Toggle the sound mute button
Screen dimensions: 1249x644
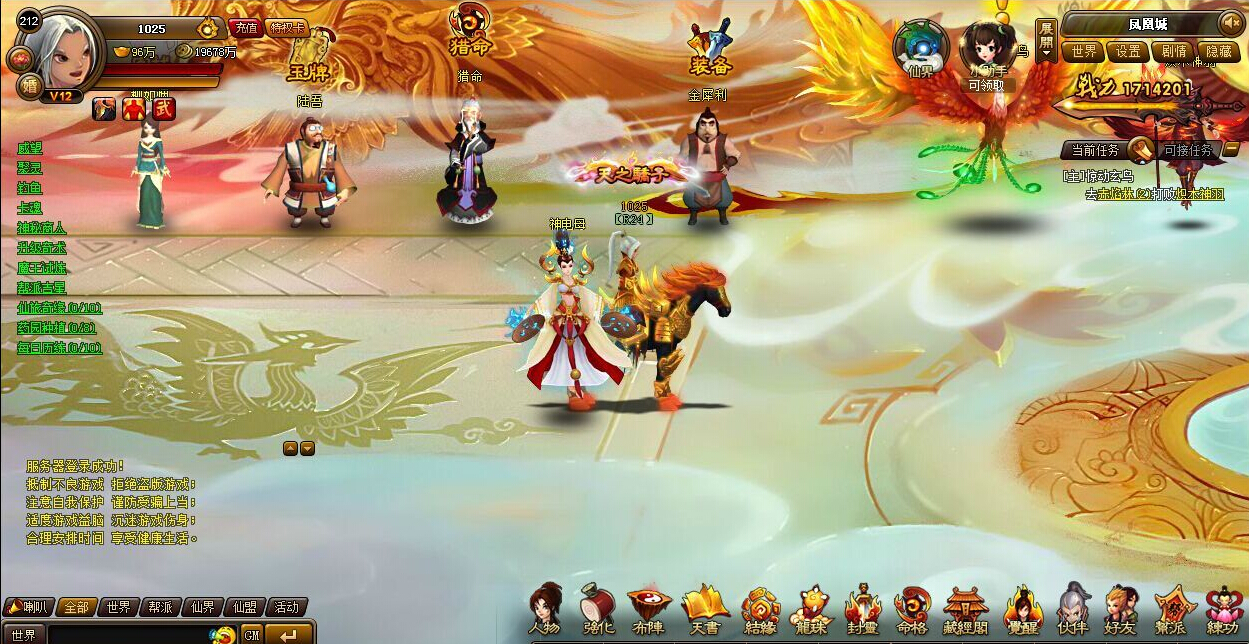coord(1229,23)
